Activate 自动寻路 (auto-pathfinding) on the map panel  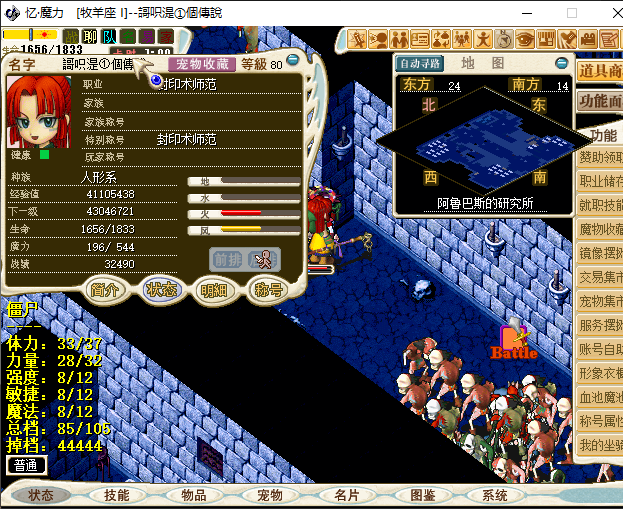pos(419,63)
